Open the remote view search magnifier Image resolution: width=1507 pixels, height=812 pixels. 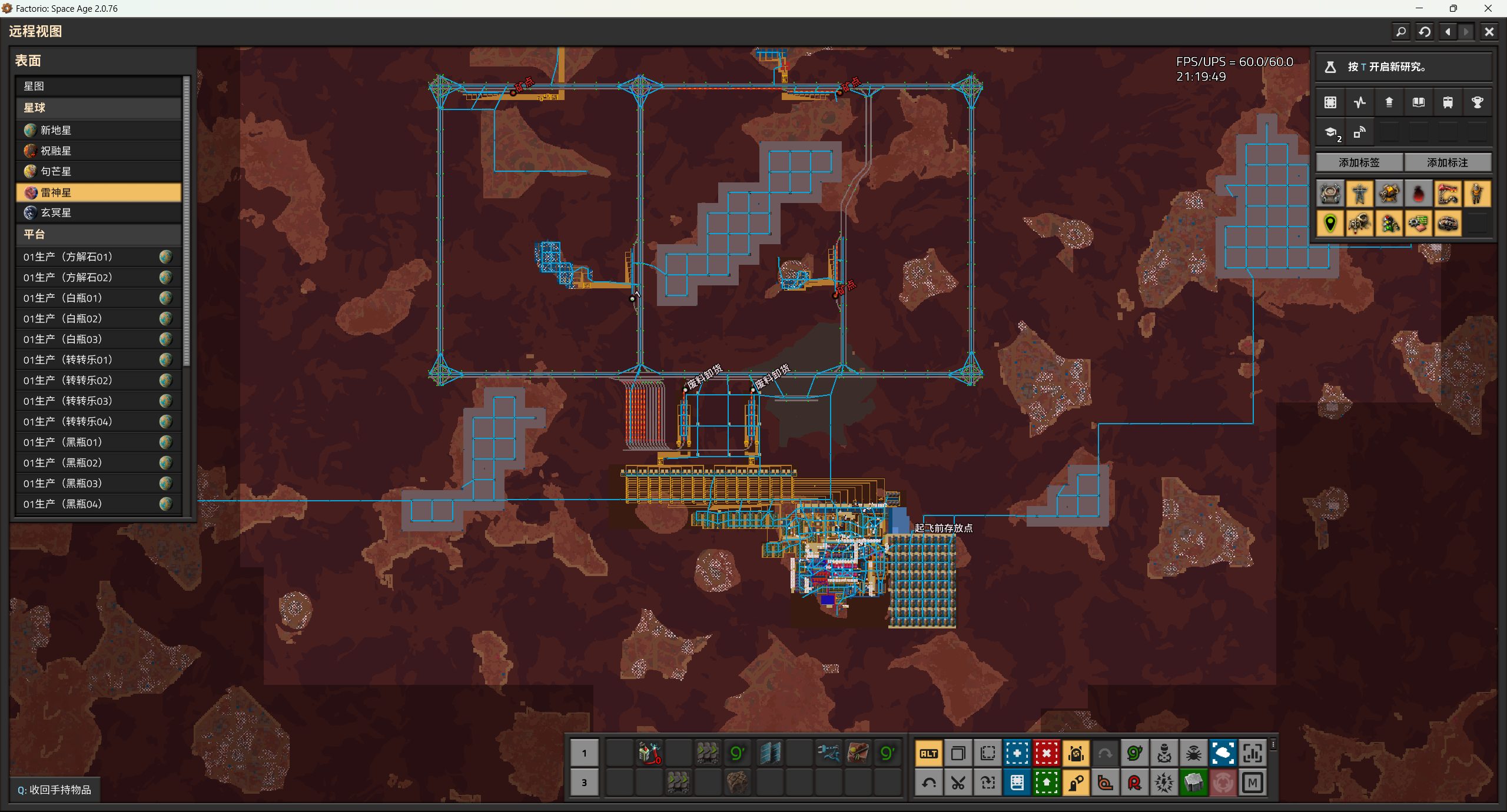click(1401, 32)
